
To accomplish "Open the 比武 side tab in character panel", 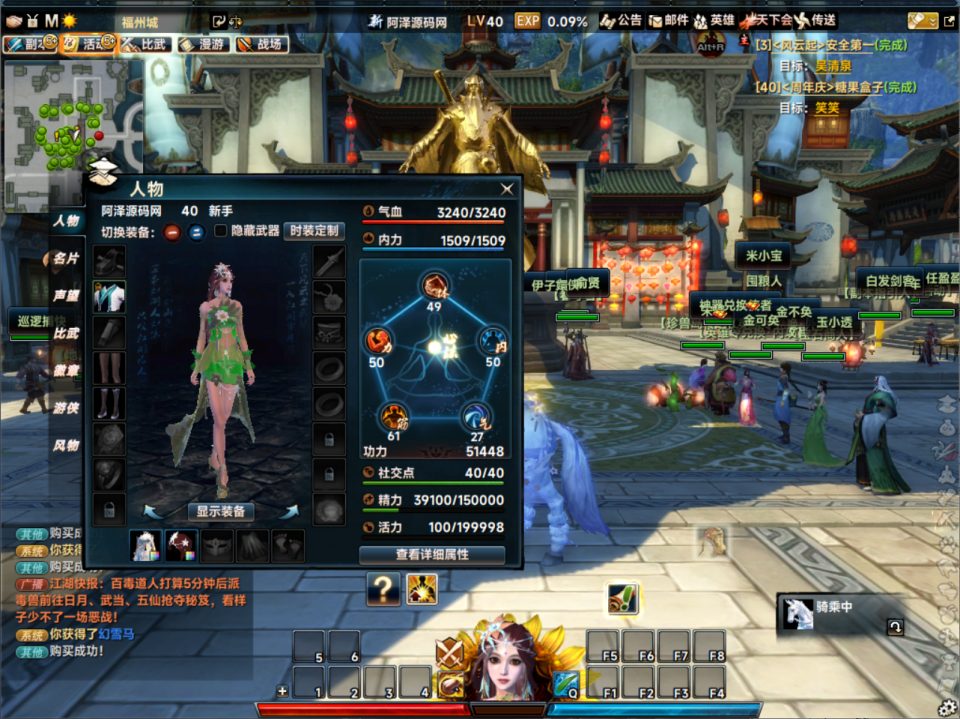I will pyautogui.click(x=66, y=333).
